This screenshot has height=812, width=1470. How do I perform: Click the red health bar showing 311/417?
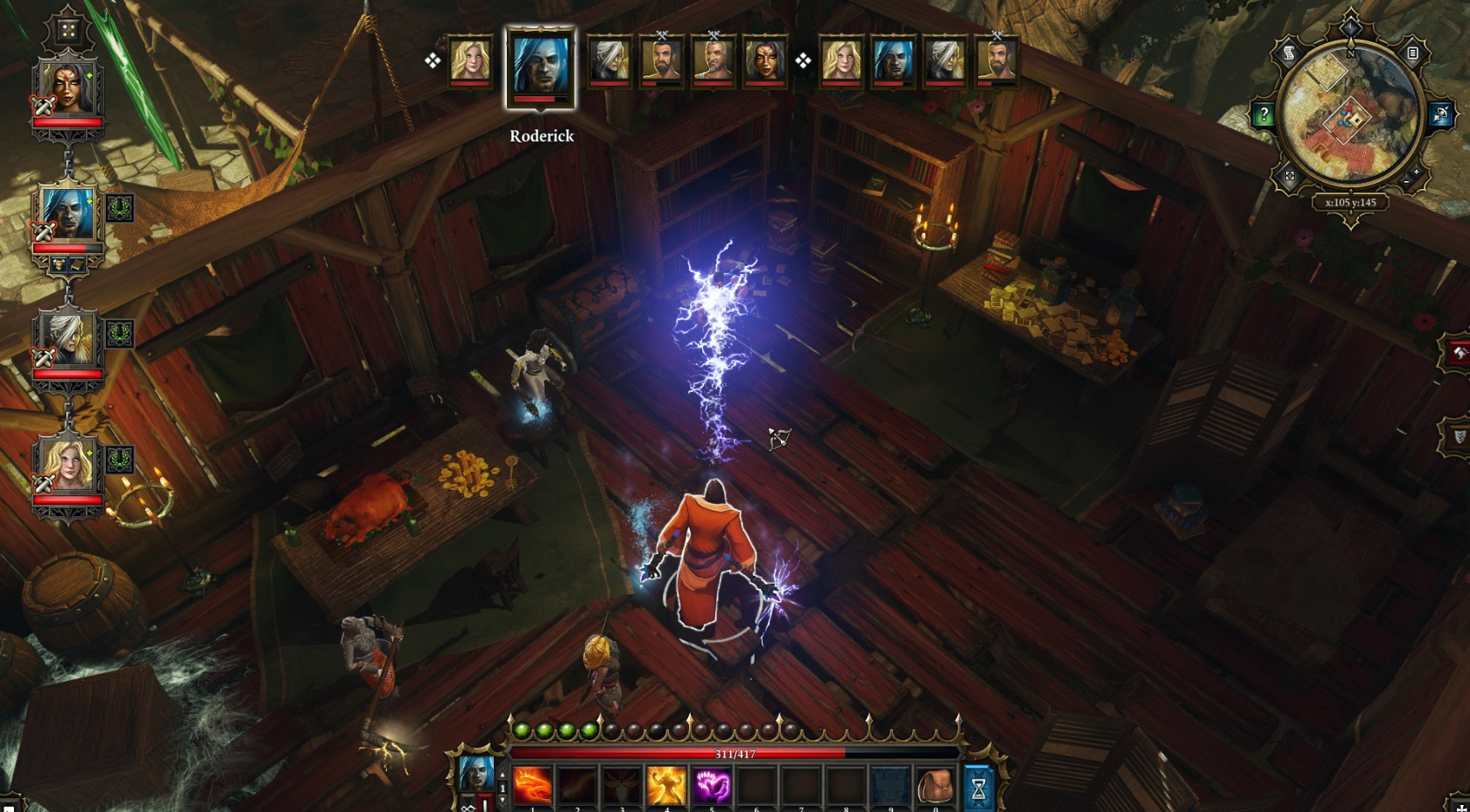pyautogui.click(x=733, y=752)
